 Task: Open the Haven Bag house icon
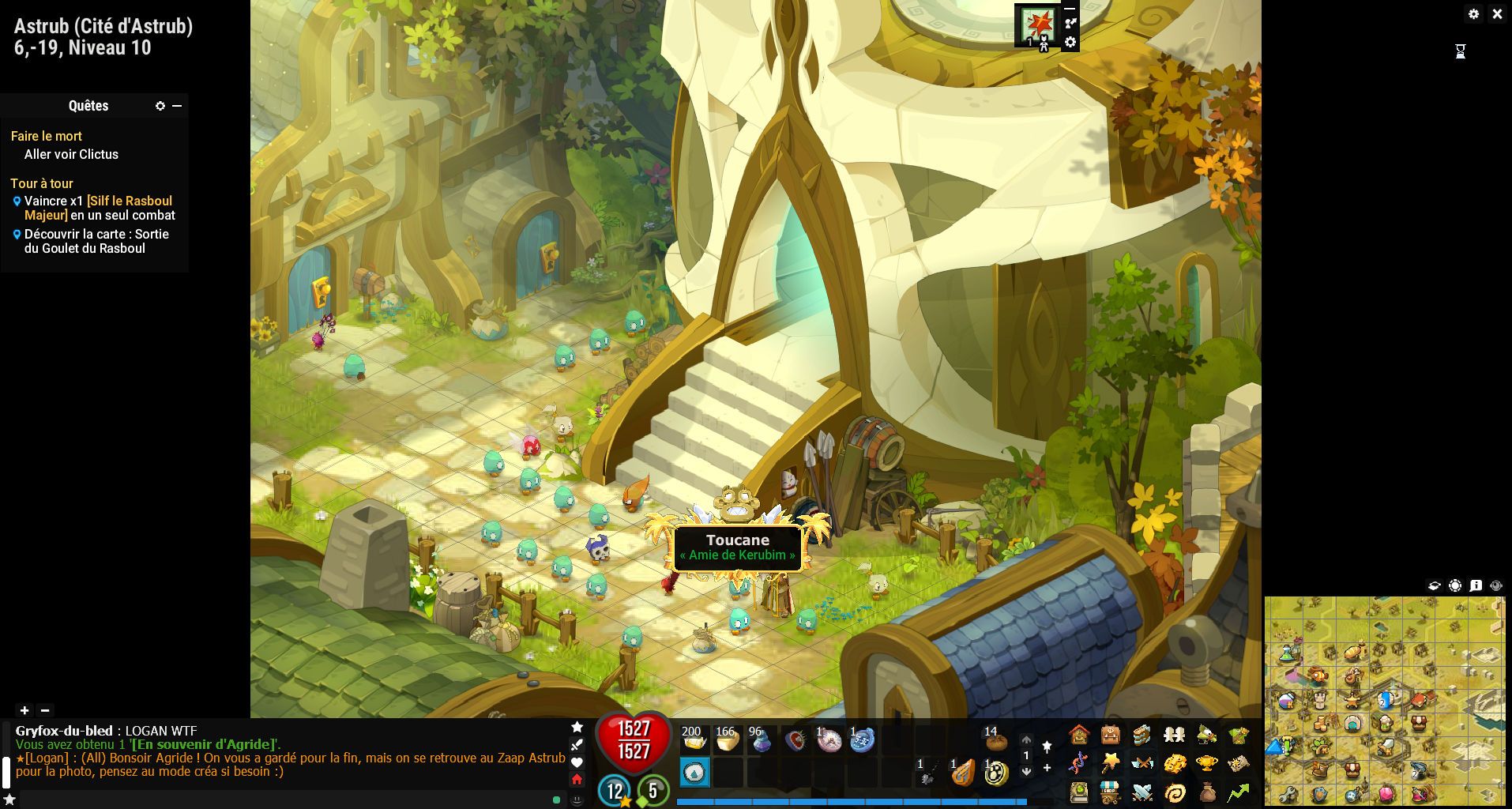[1079, 736]
